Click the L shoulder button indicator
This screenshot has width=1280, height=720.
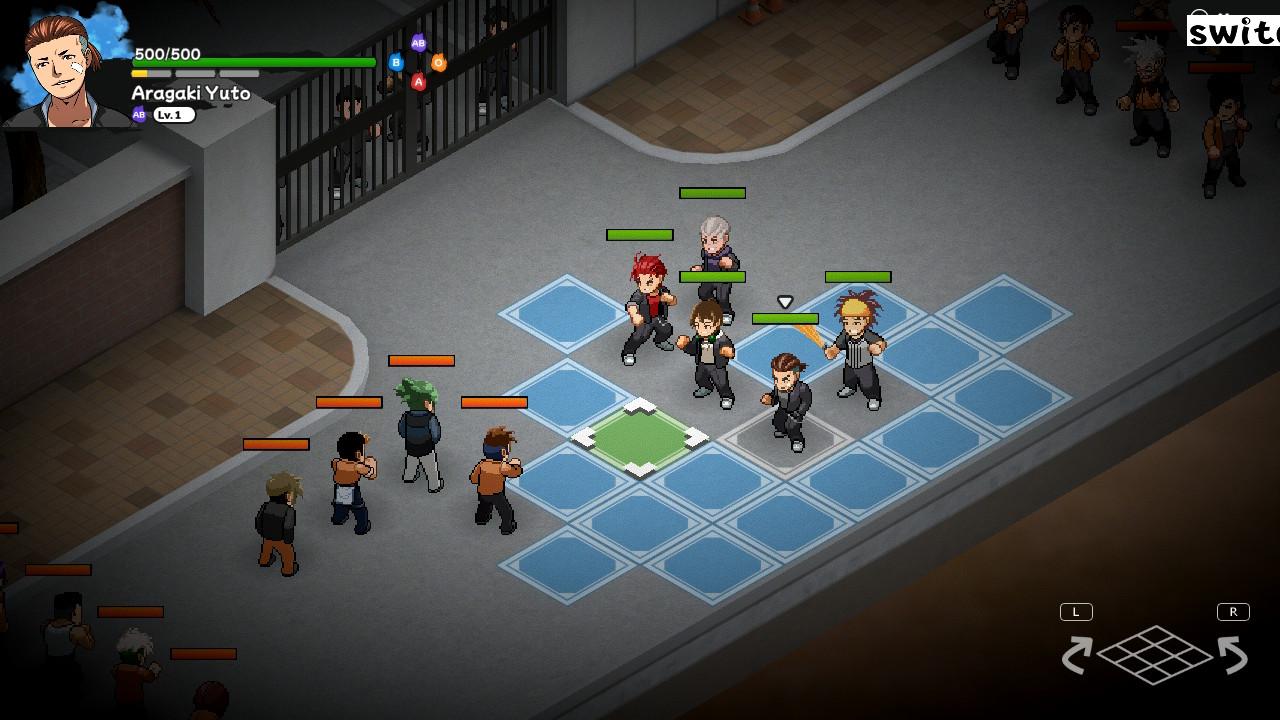[1076, 611]
